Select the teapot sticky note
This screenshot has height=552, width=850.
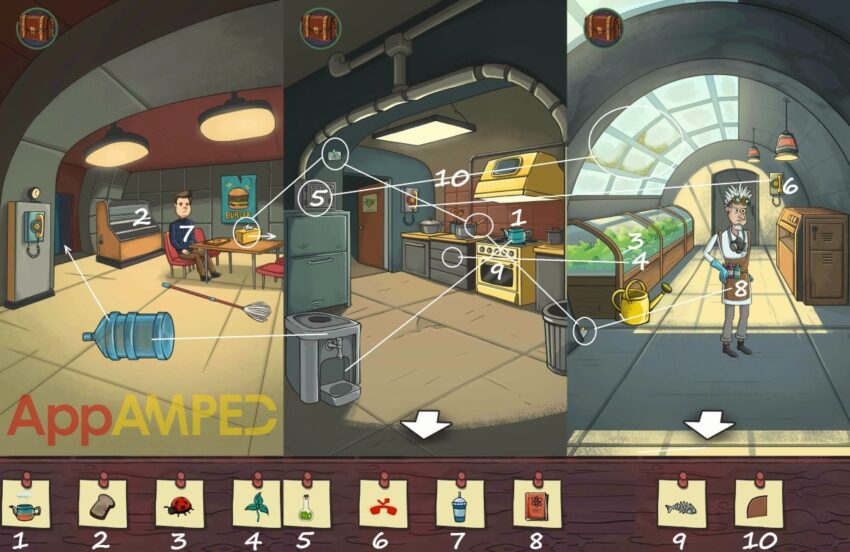pos(23,503)
